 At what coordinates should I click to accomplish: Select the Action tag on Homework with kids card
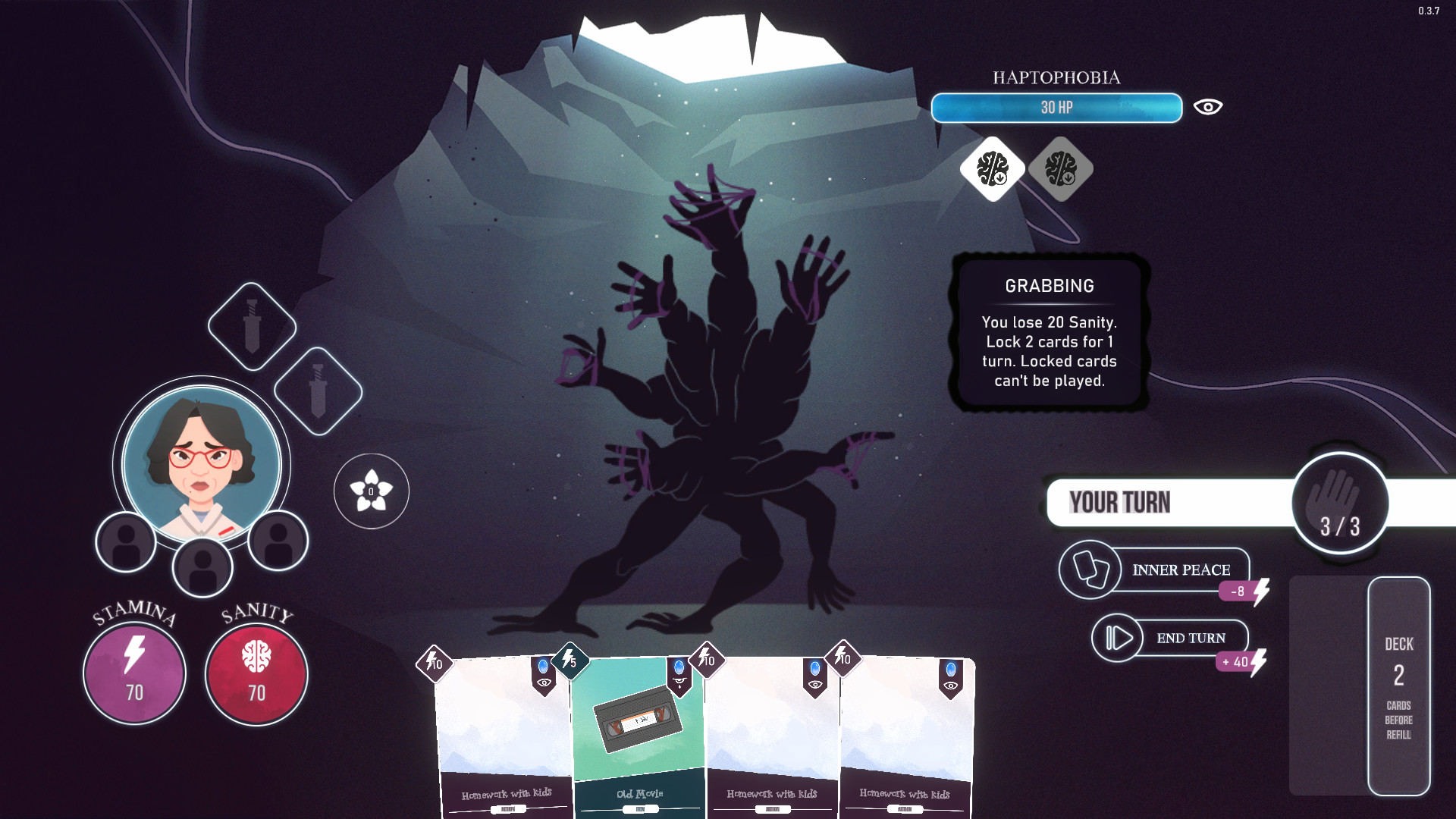point(507,808)
